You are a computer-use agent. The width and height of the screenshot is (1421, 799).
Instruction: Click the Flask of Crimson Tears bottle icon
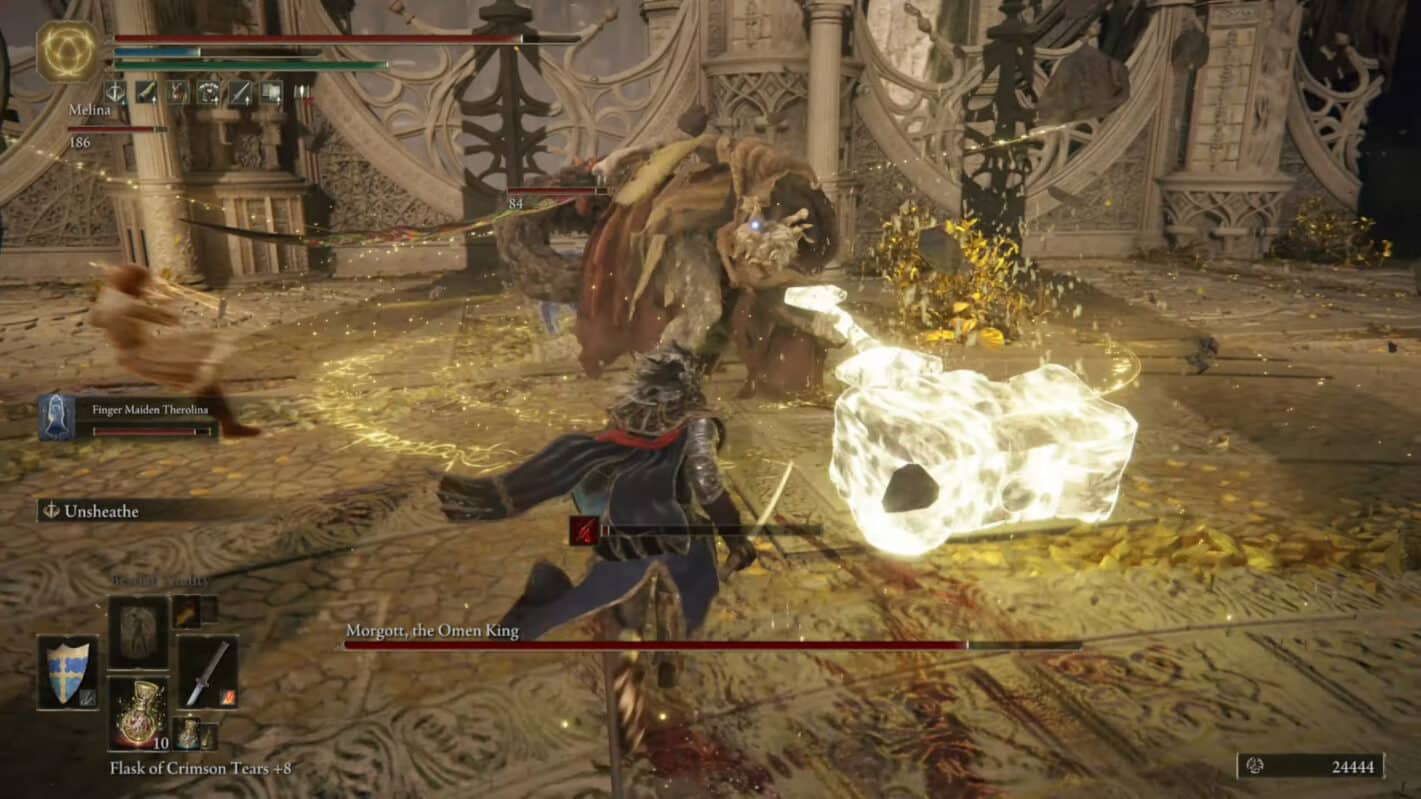[x=142, y=714]
